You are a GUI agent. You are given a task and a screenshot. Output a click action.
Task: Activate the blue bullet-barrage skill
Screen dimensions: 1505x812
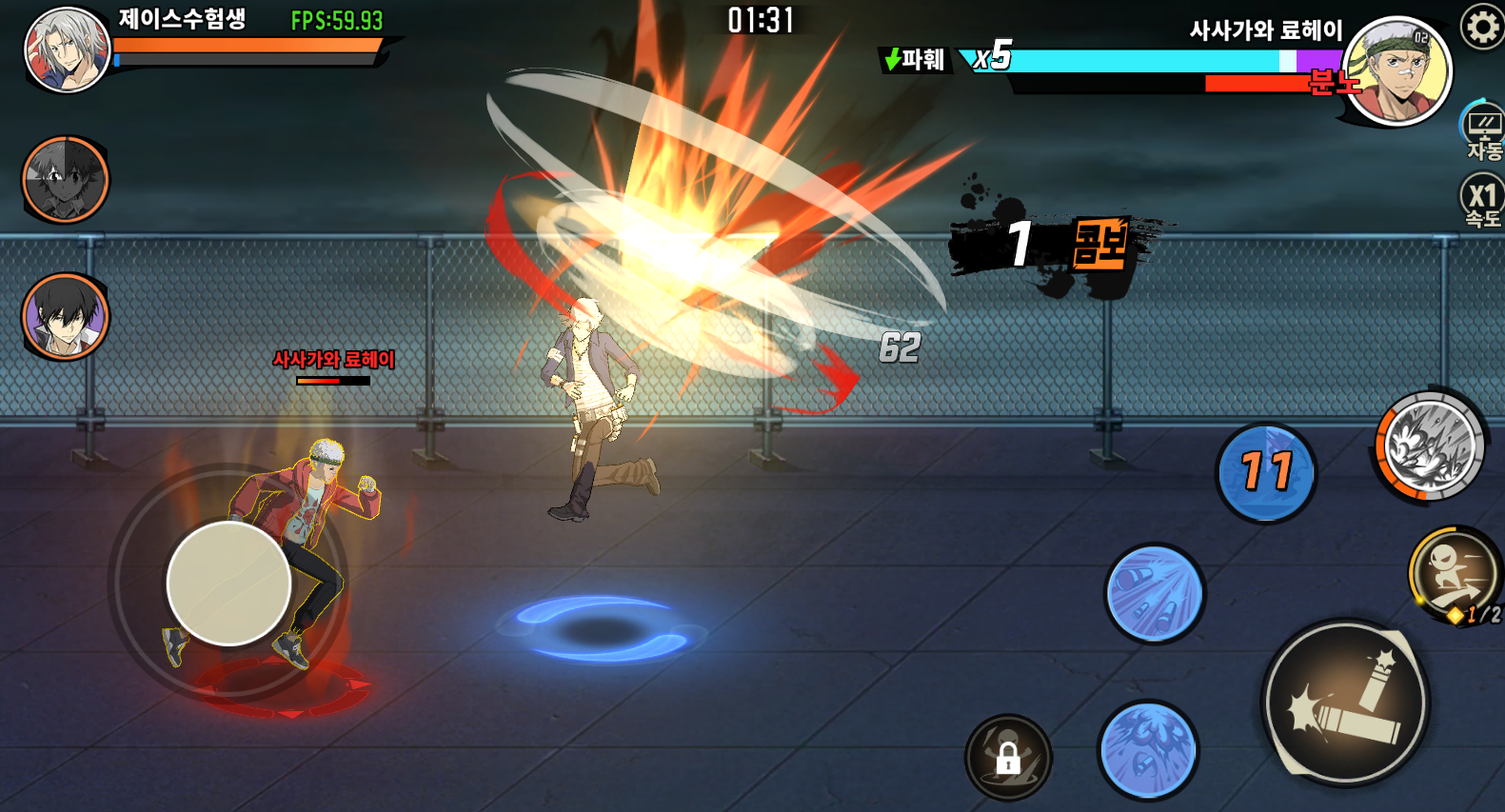point(1155,593)
